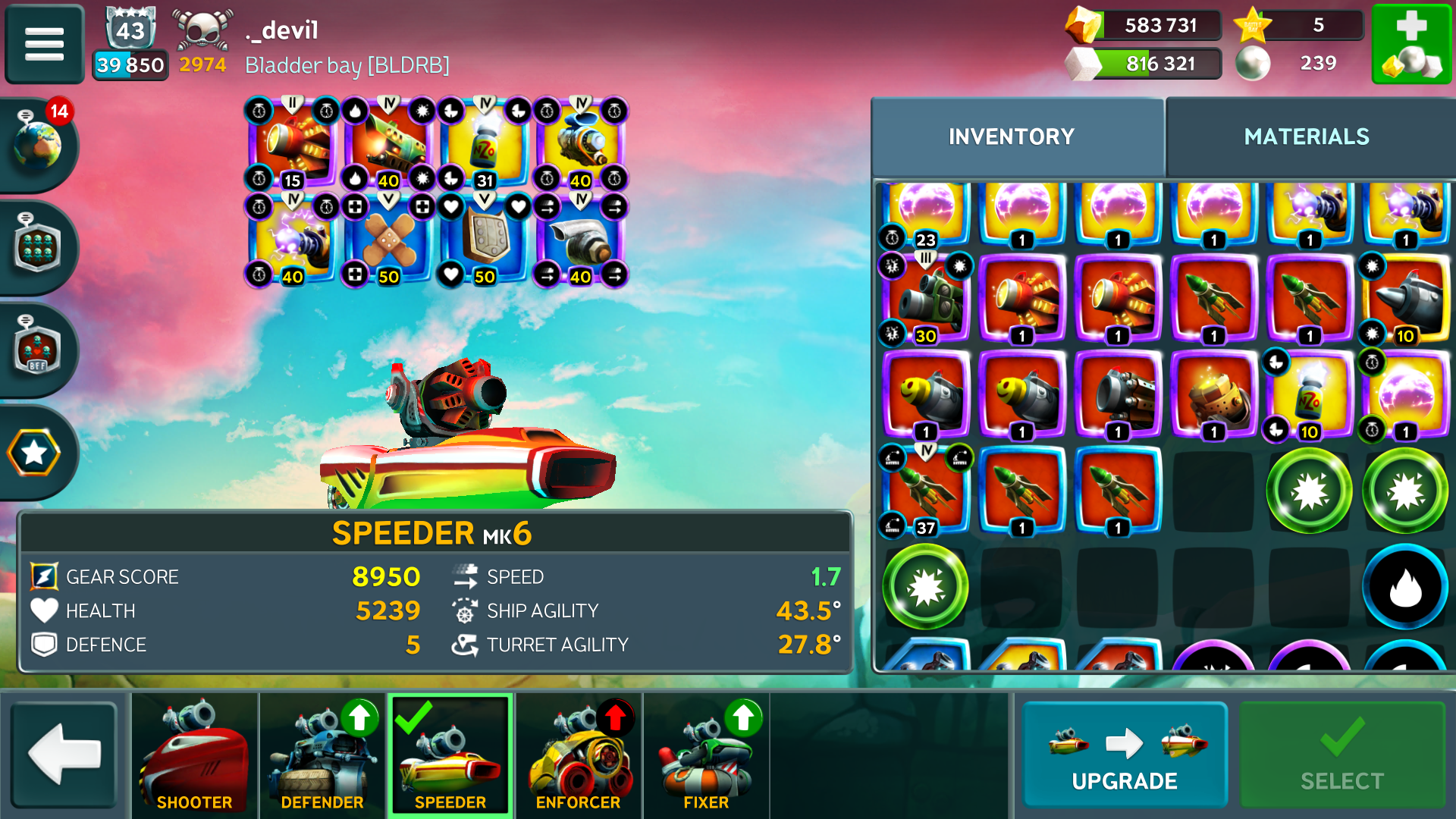Select the Enforcer ship
1456x819 pixels.
[x=578, y=755]
